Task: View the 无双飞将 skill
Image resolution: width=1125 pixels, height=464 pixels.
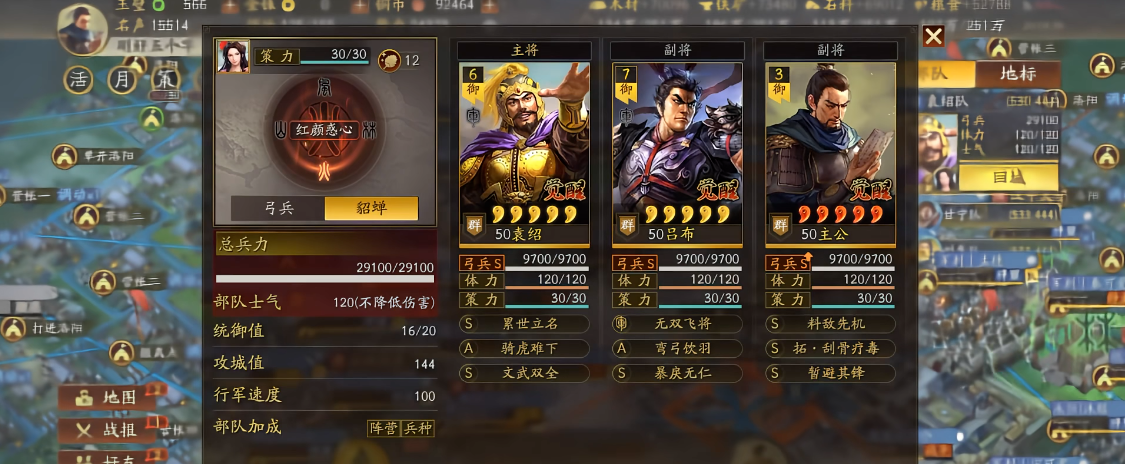Action: click(x=677, y=324)
